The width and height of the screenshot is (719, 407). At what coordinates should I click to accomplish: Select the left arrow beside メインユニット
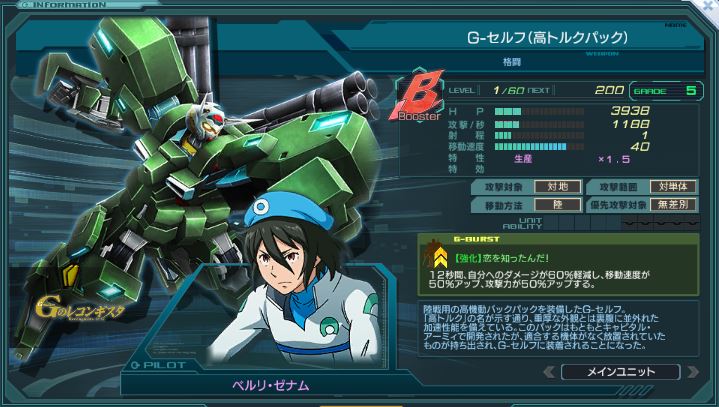[551, 371]
